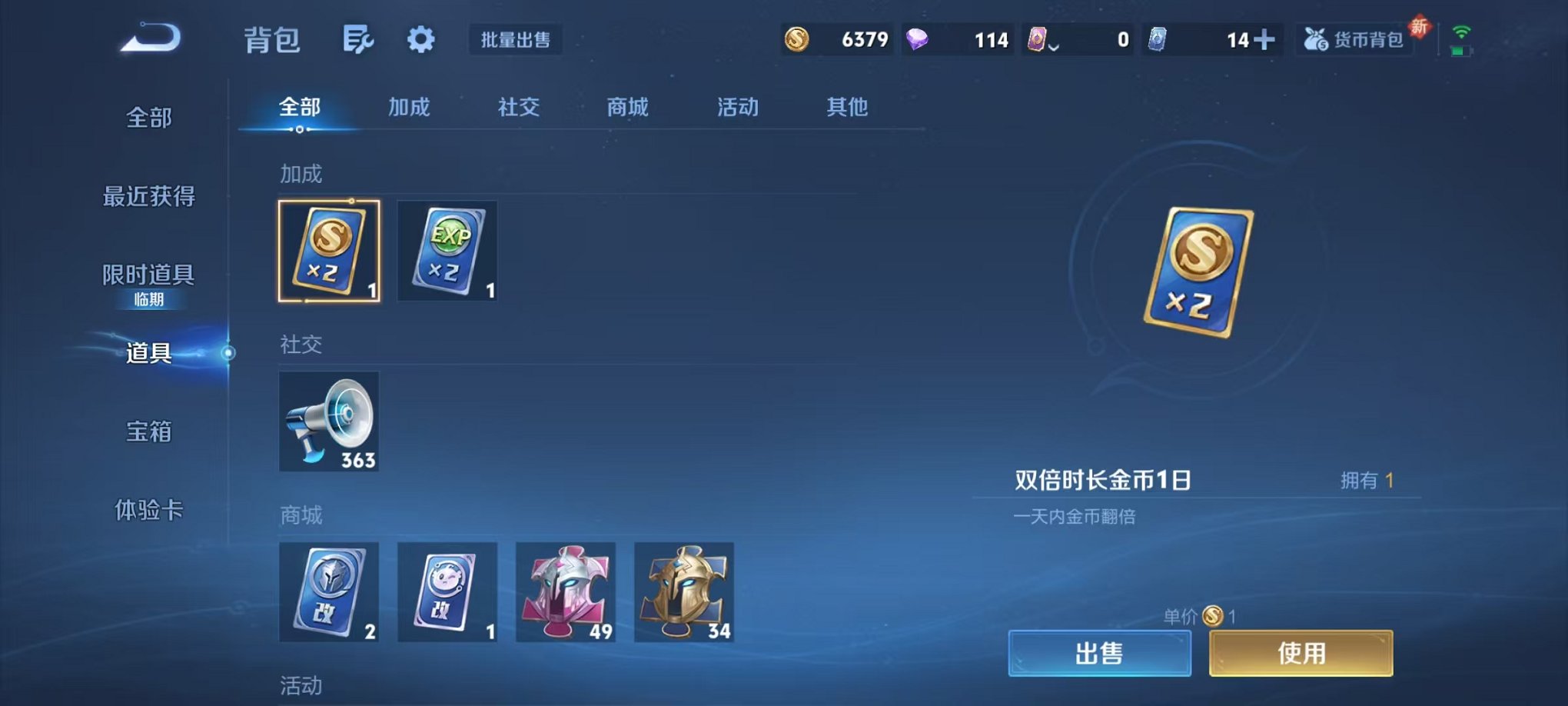Select the gold helmet fragment with count 34
This screenshot has height=706, width=1568.
[x=685, y=593]
